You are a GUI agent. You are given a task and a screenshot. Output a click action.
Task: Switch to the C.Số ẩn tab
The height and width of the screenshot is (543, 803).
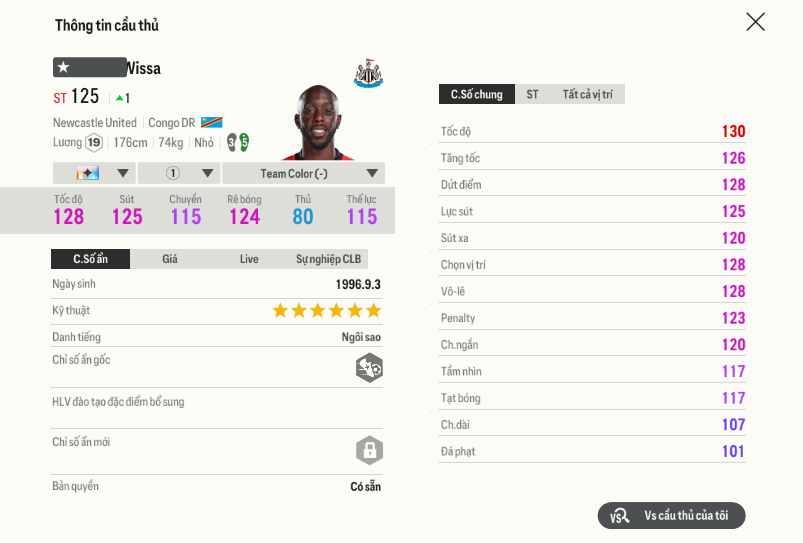(90, 259)
